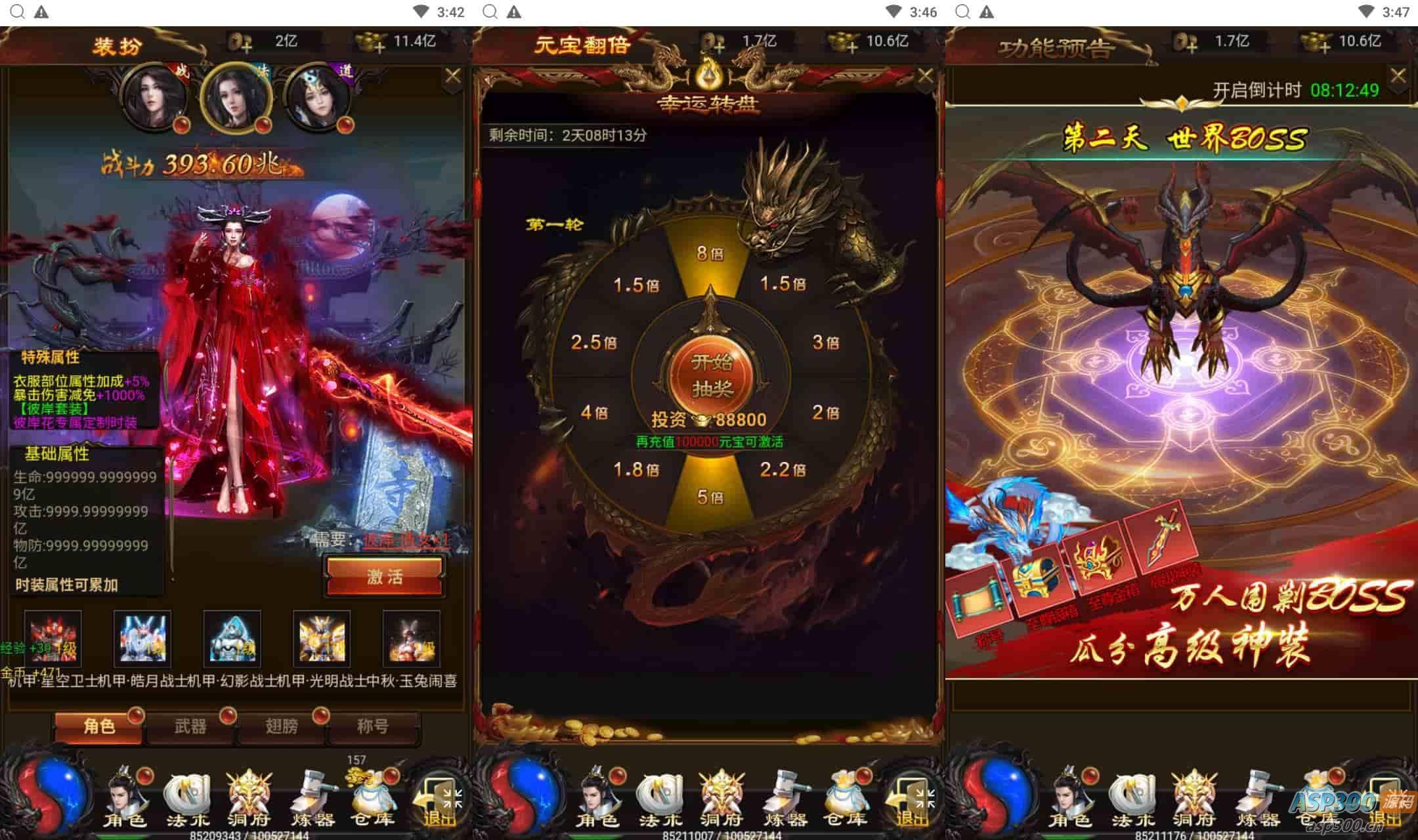
Task: Select the 星空卫士机甲 costume thumbnail
Action: pyautogui.click(x=142, y=638)
